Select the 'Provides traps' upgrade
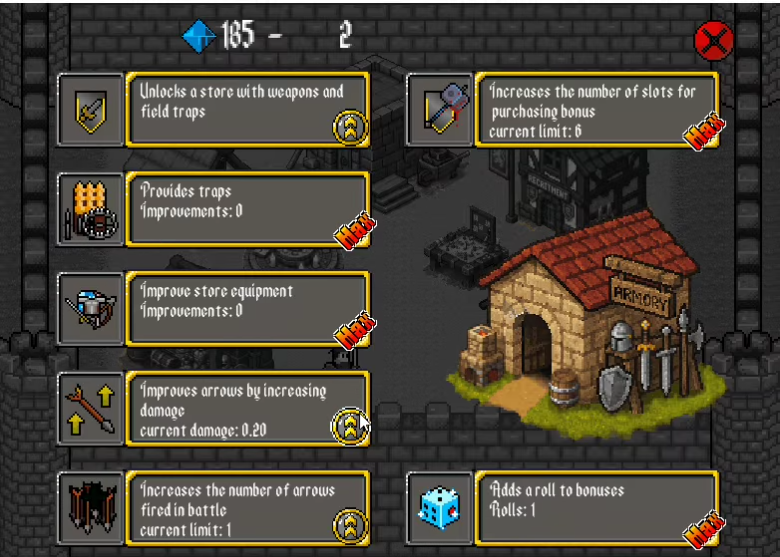 247,209
